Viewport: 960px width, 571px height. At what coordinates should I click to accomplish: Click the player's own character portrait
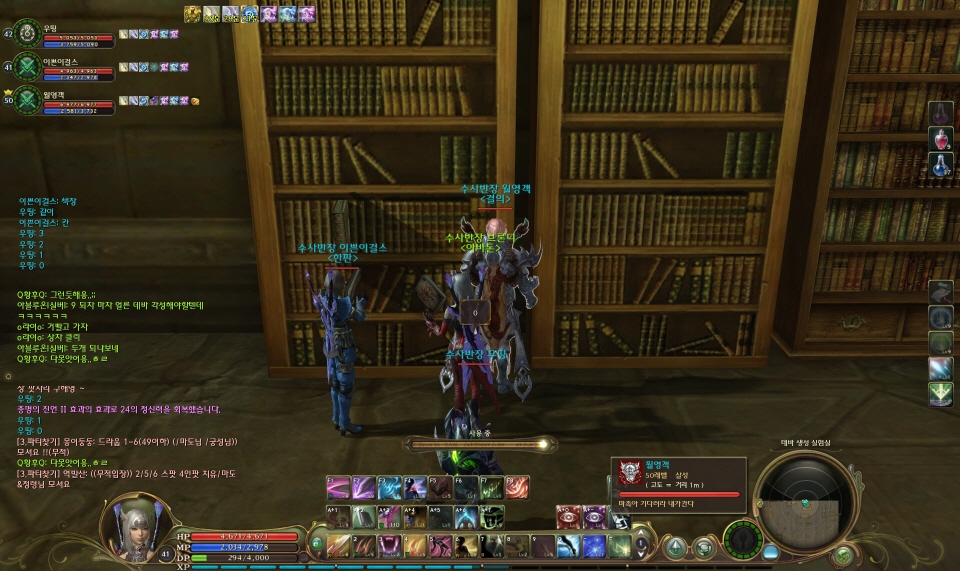(131, 523)
